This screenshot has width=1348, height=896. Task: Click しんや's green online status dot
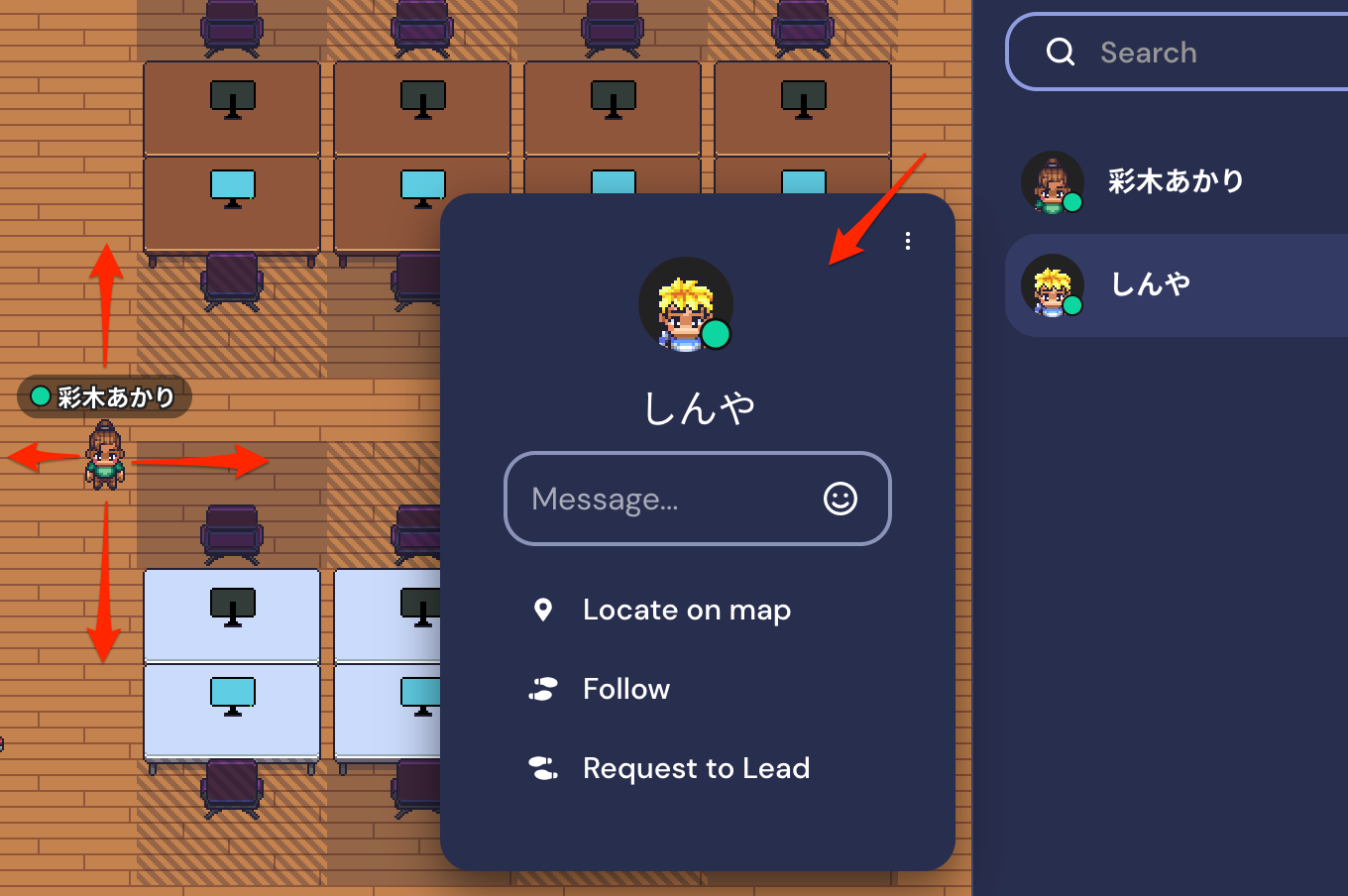718,335
